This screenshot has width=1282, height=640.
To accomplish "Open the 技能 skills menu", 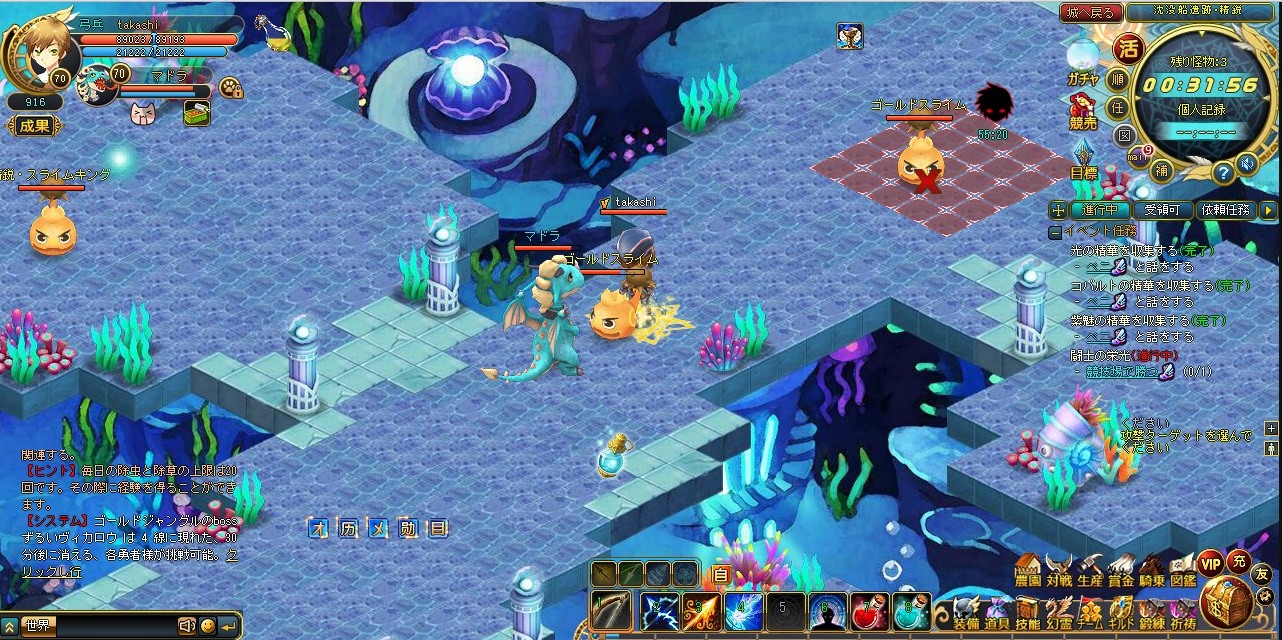I will pos(1028,611).
